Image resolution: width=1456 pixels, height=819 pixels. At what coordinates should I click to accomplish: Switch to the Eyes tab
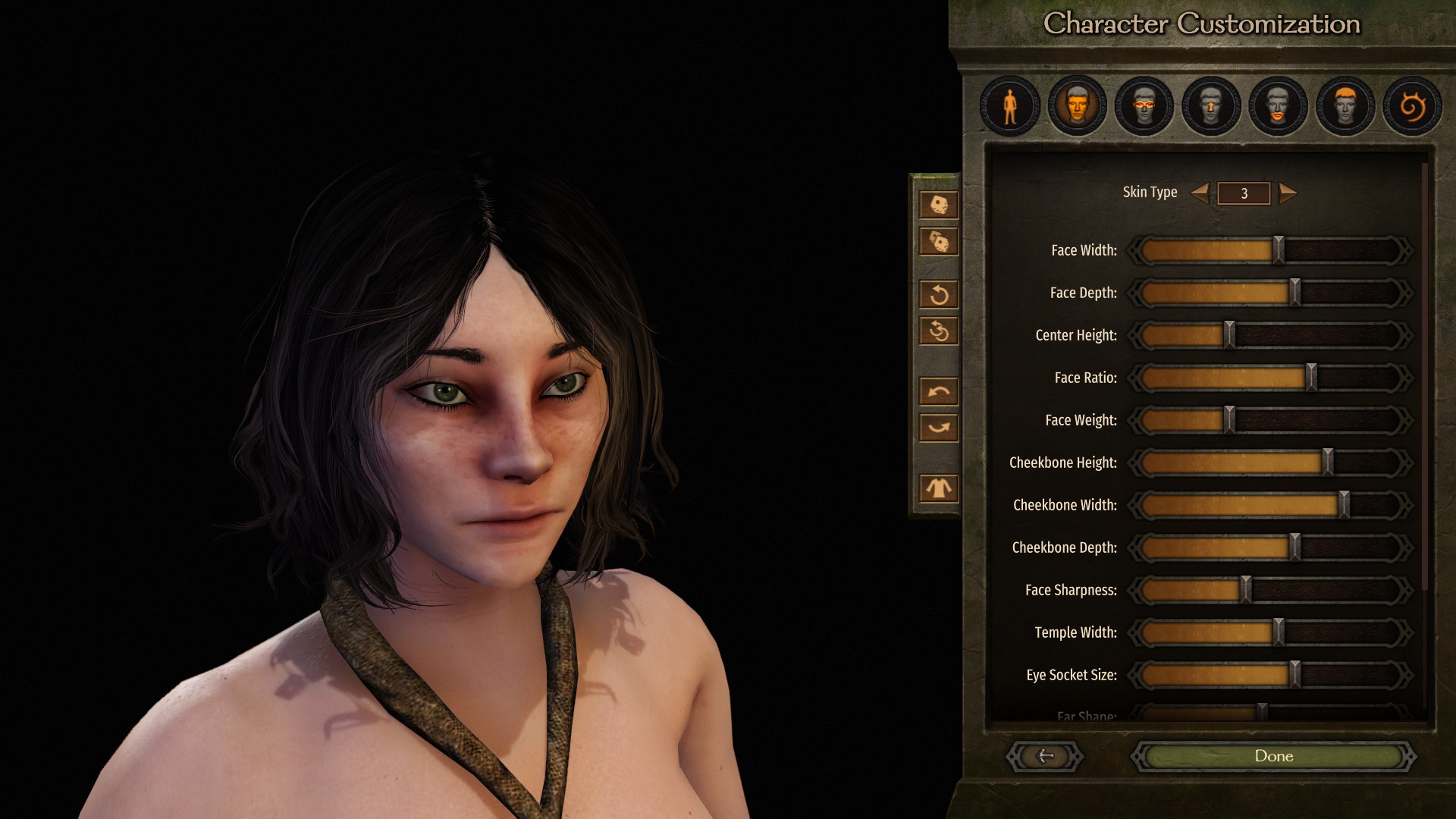[x=1144, y=106]
